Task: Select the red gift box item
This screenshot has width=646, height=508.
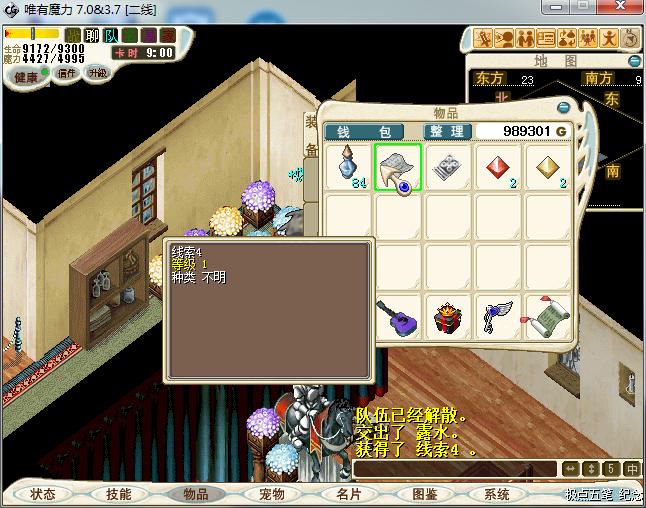Action: pos(448,318)
